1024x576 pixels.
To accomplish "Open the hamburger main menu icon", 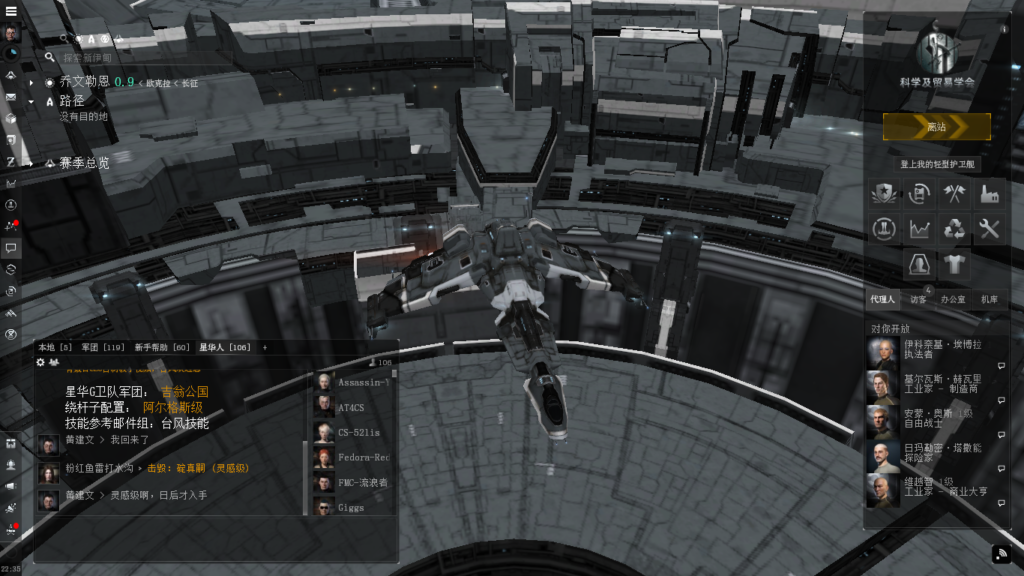I will [11, 11].
